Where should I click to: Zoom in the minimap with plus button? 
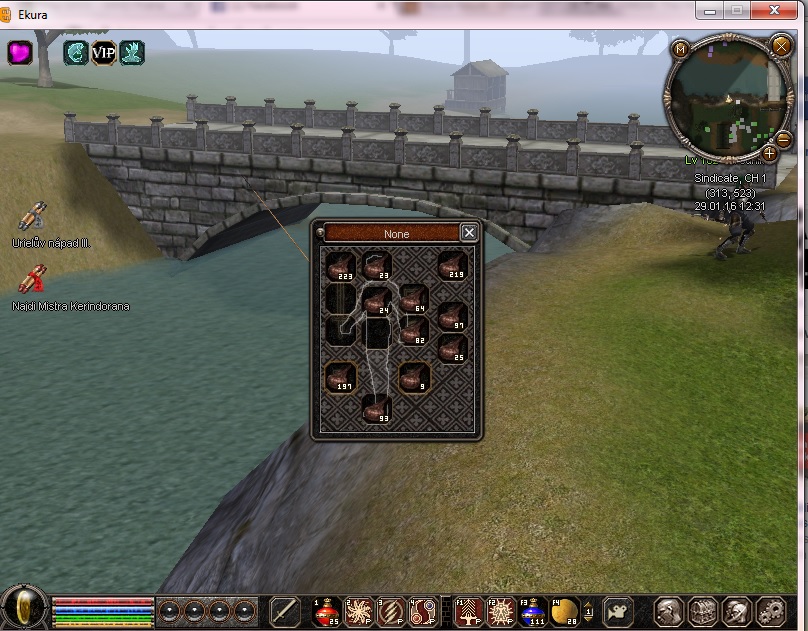coord(769,153)
